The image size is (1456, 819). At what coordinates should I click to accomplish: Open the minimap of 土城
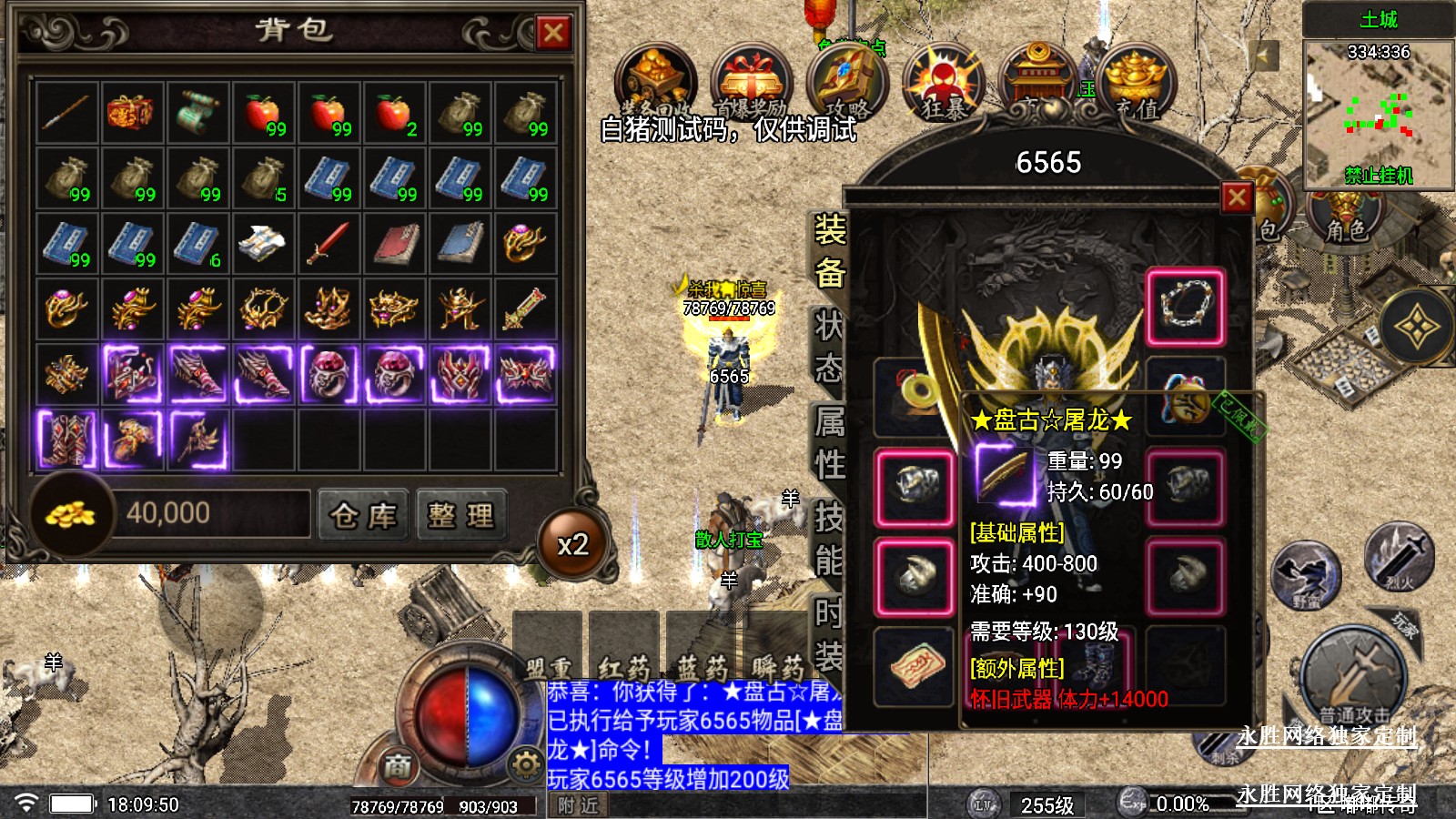point(1378,109)
